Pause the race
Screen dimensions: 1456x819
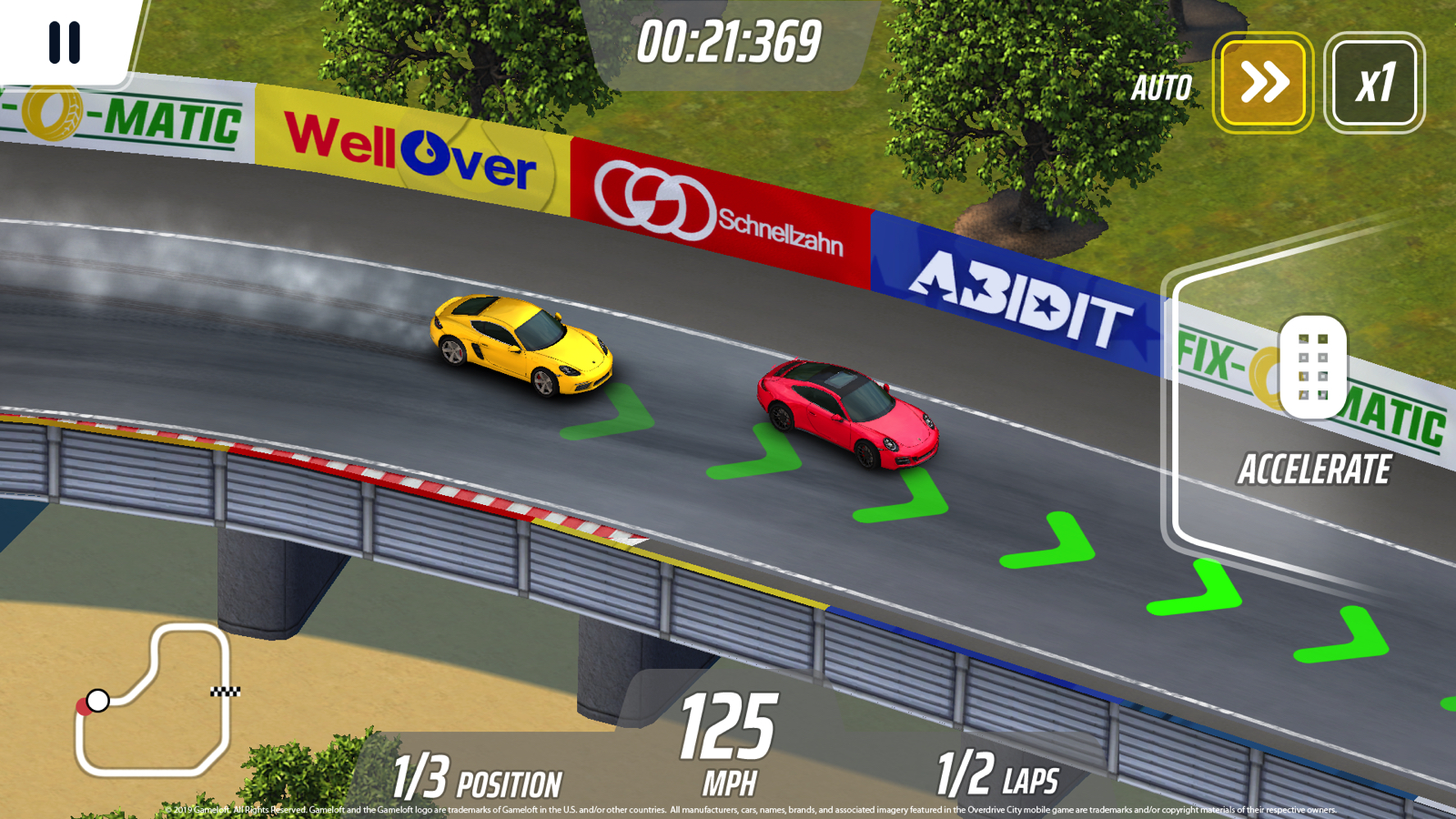pyautogui.click(x=65, y=42)
